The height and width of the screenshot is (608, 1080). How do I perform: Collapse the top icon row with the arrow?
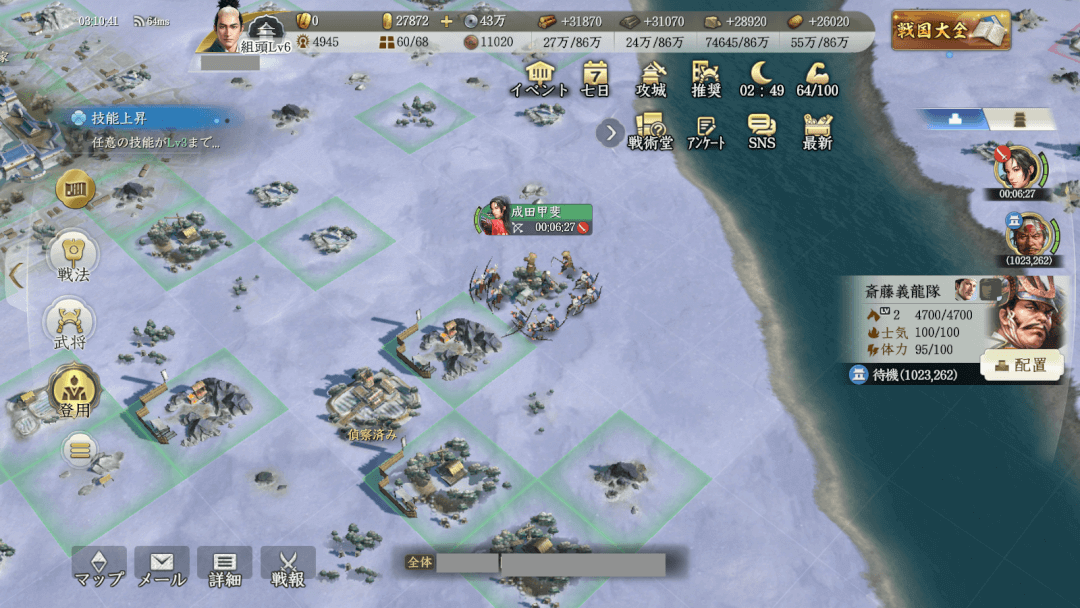[x=609, y=132]
